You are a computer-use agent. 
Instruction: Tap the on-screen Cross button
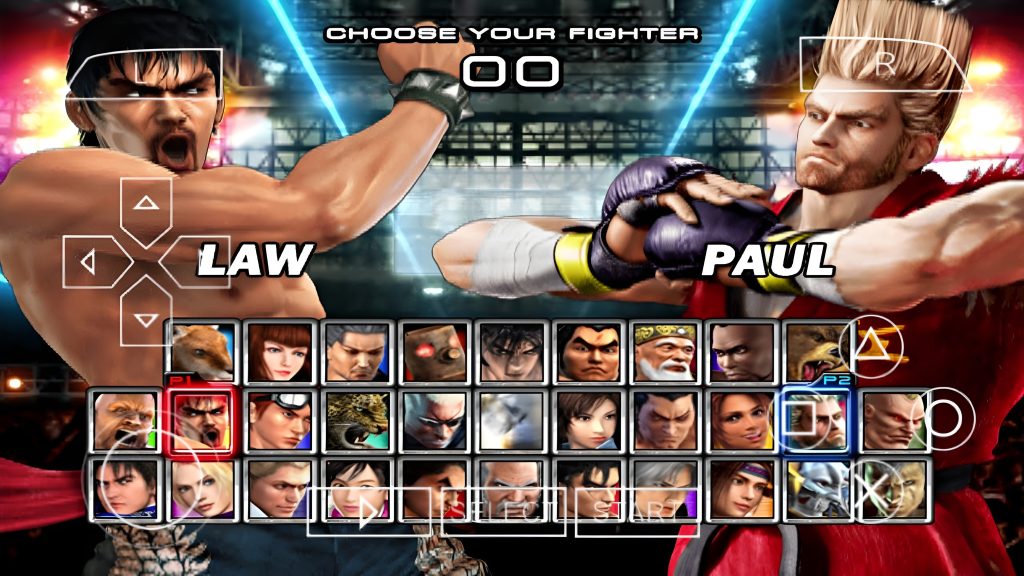pos(872,490)
